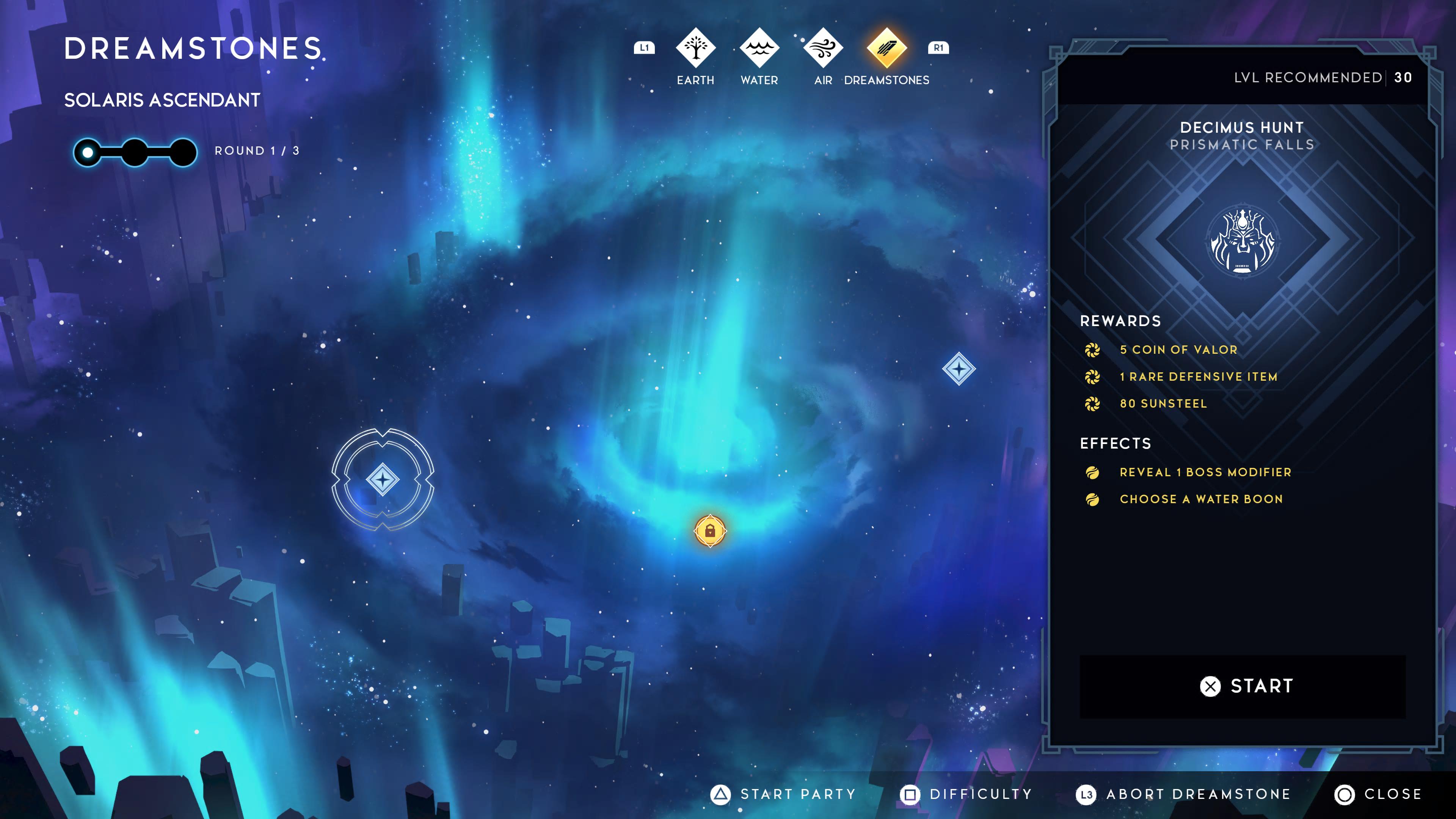
Task: Abort Dreamstone run
Action: click(x=1183, y=794)
